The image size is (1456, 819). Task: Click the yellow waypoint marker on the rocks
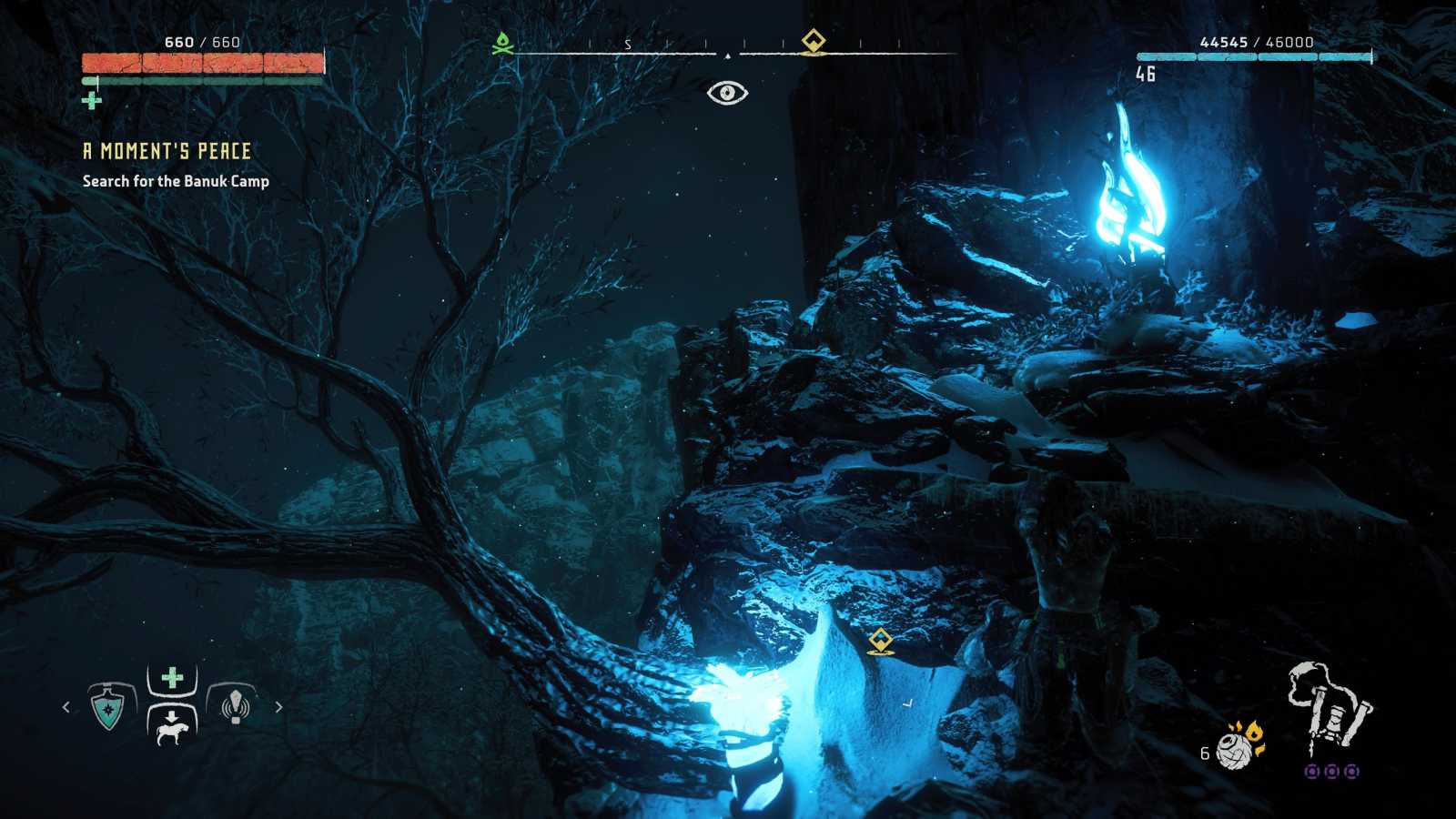coord(879,642)
